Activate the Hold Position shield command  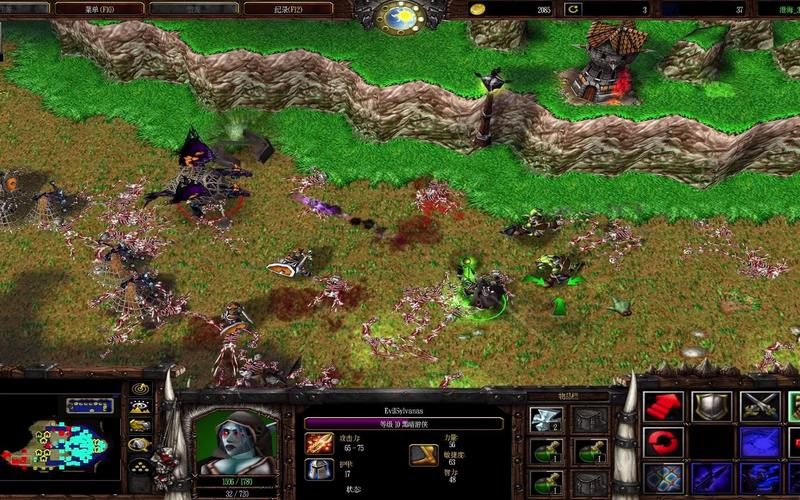(709, 406)
